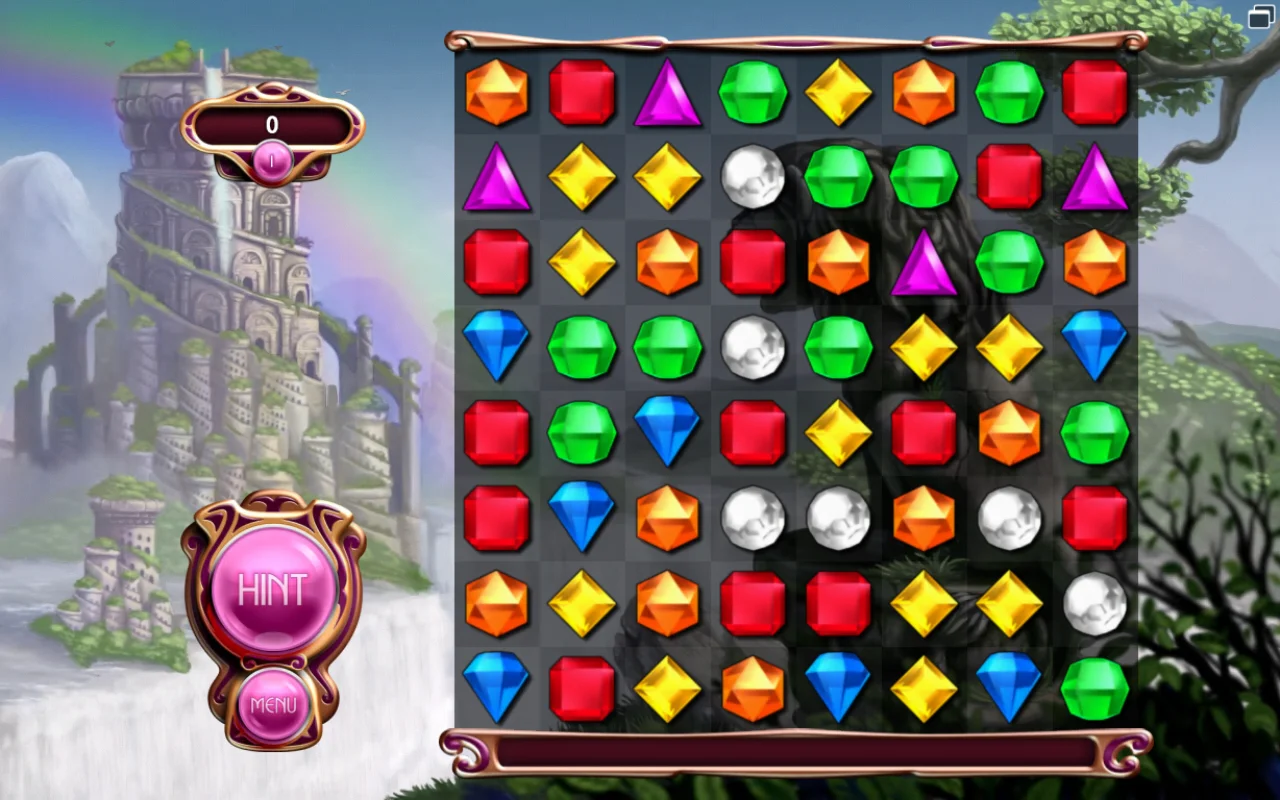Open the window switcher icon in the top-right corner
This screenshot has width=1280, height=800.
(1259, 17)
